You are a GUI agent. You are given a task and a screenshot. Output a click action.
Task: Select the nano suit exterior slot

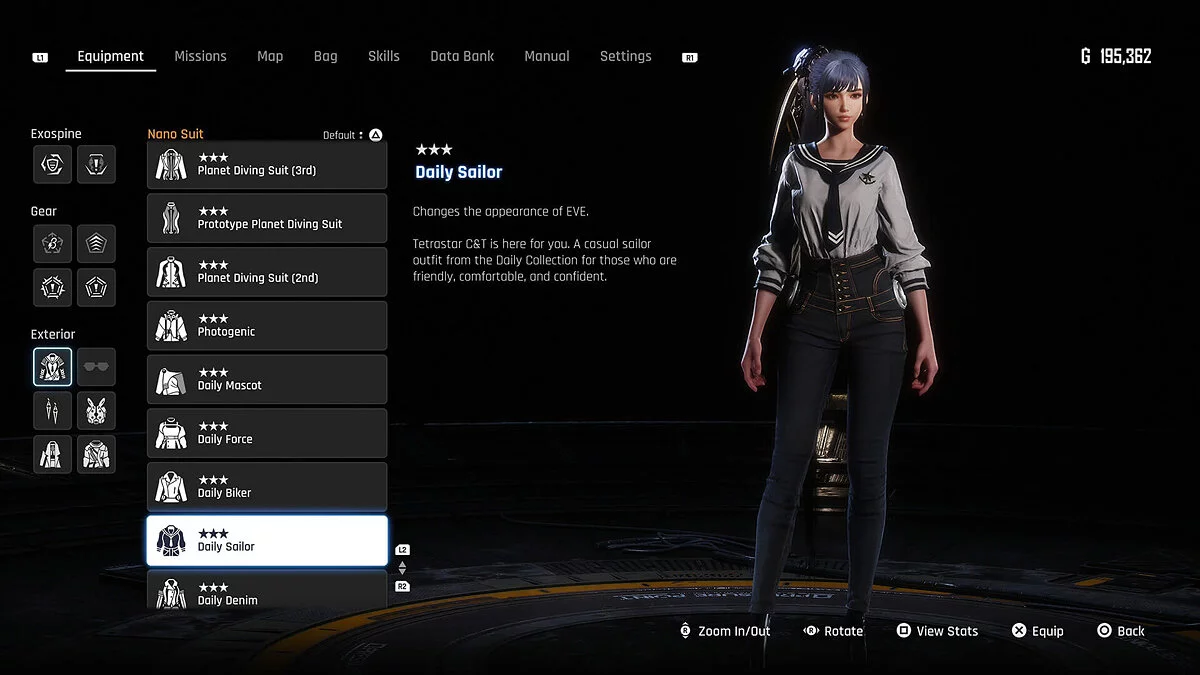click(52, 367)
